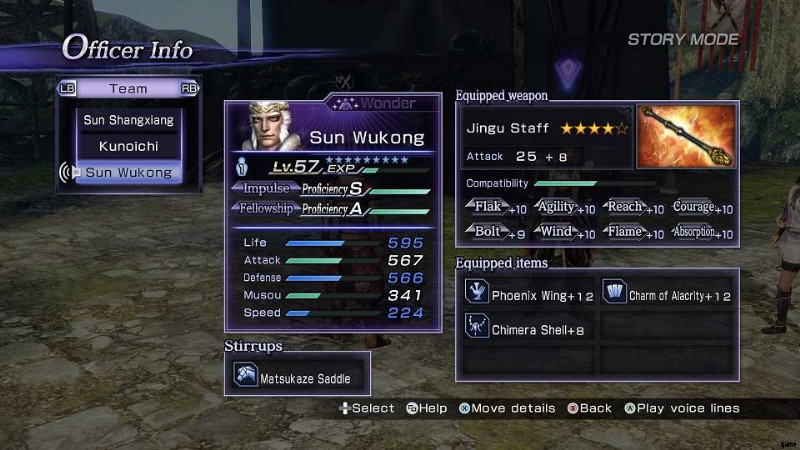The width and height of the screenshot is (800, 450).
Task: Select the Agility+10 weapon attribute
Action: click(566, 208)
